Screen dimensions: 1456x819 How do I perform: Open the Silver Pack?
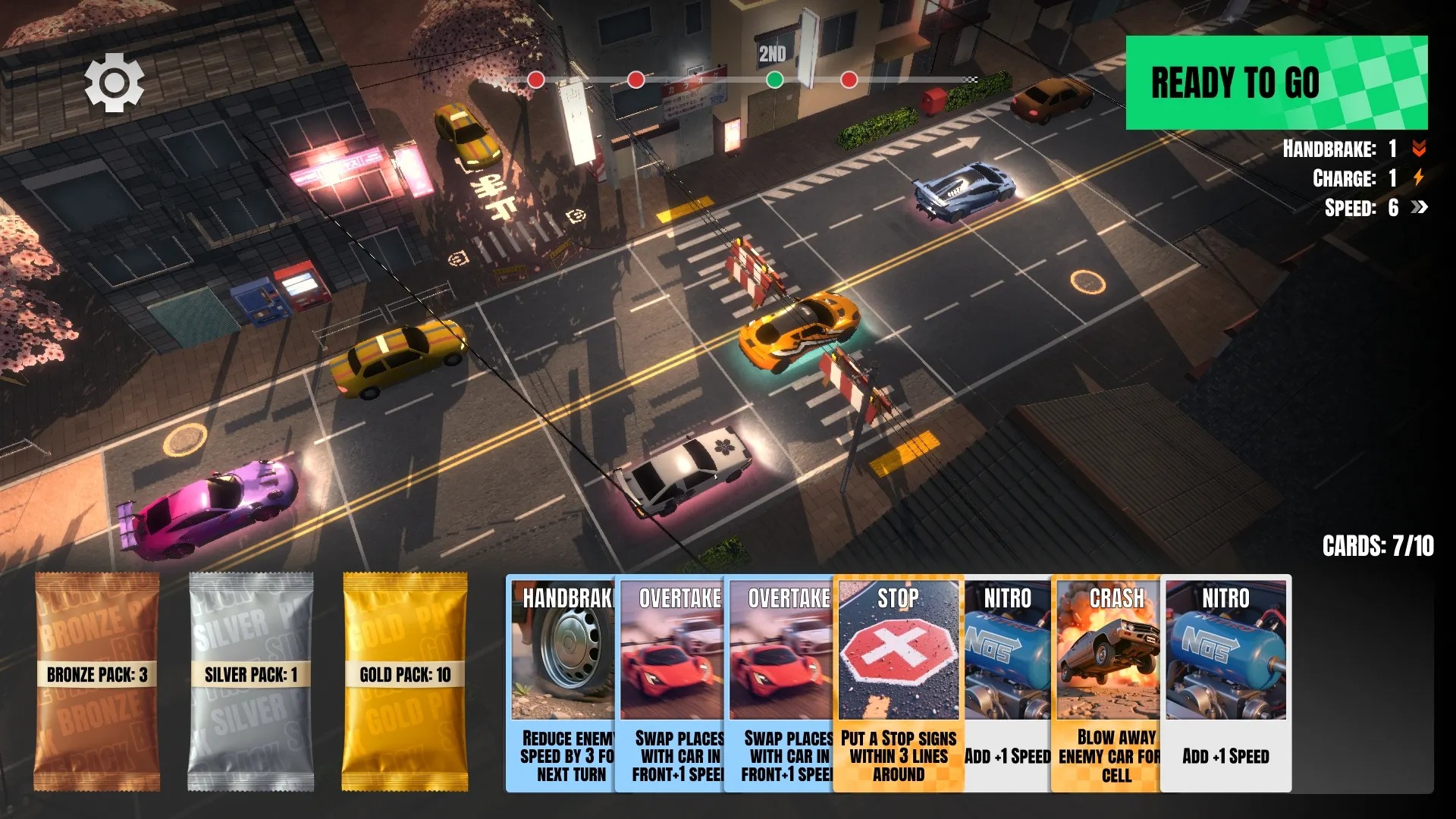(x=250, y=682)
